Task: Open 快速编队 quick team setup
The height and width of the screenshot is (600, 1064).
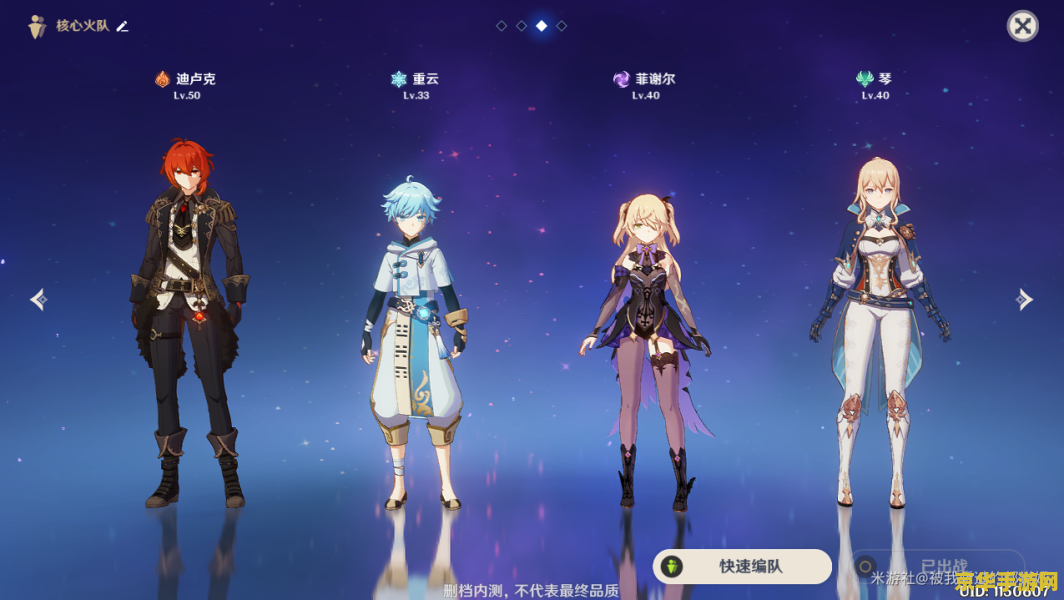Action: 742,566
